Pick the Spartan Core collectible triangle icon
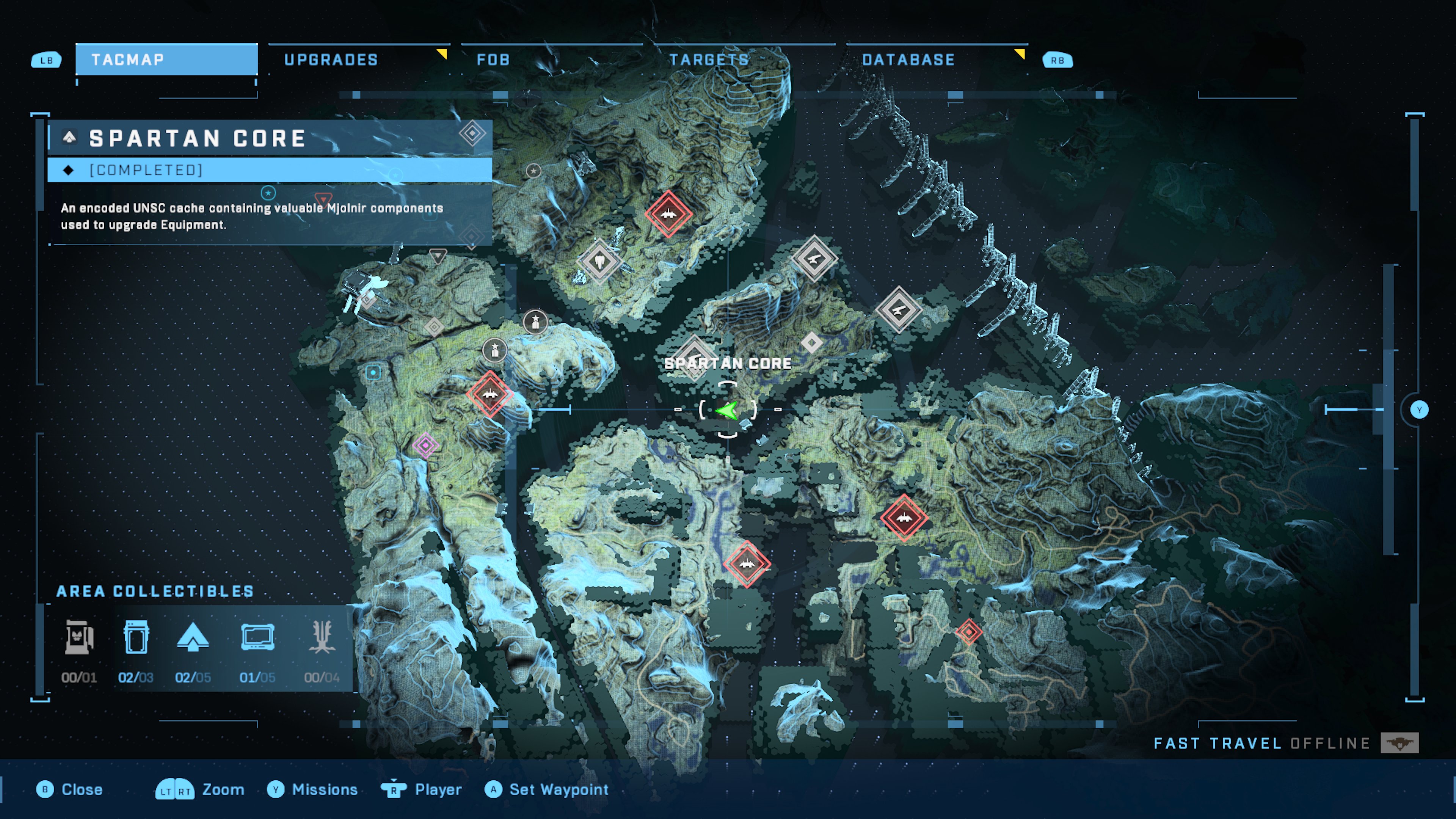Screen dimensions: 1456x819 point(193,637)
